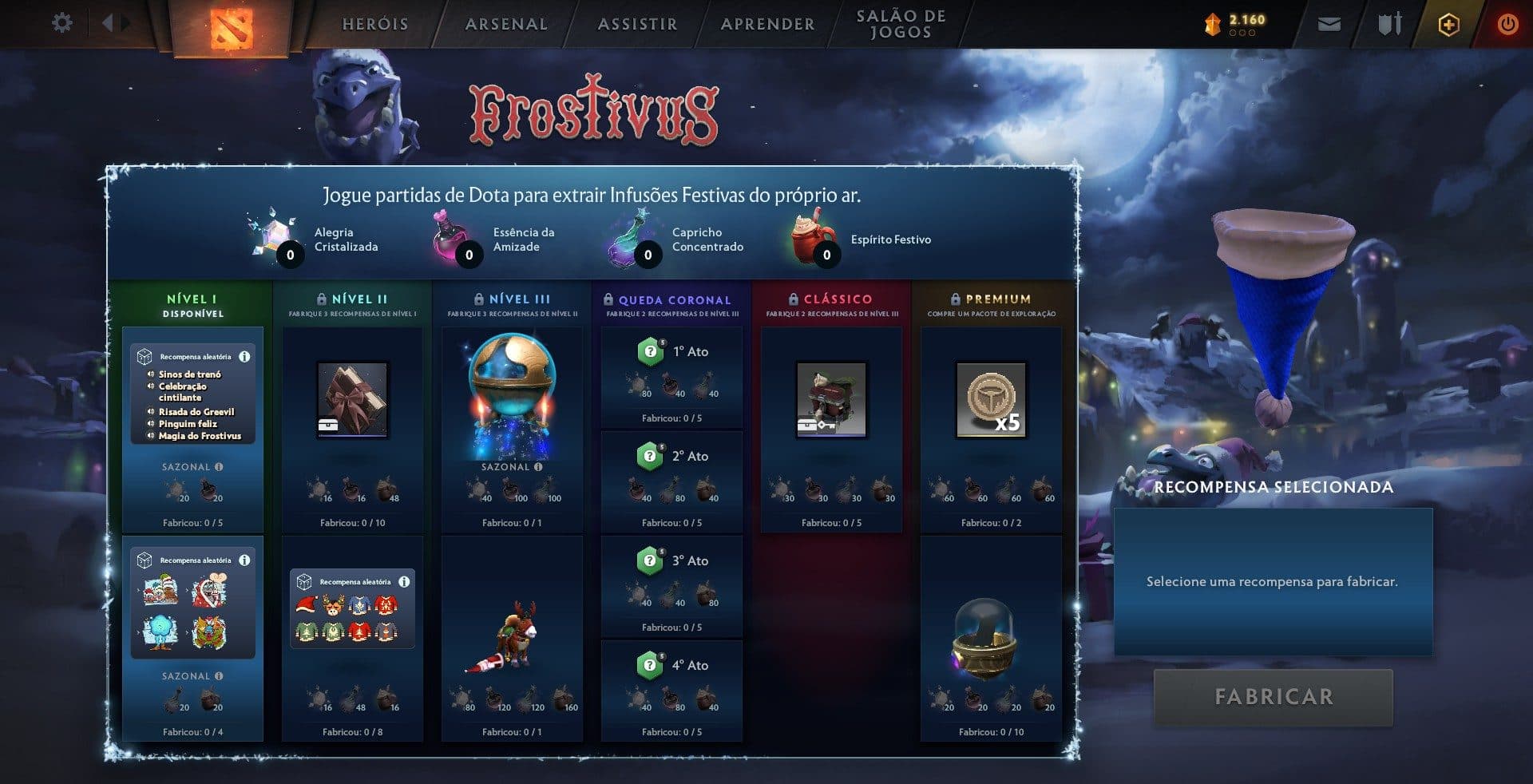Toggle the Nível II locked column header
This screenshot has width=1533, height=784.
click(352, 299)
